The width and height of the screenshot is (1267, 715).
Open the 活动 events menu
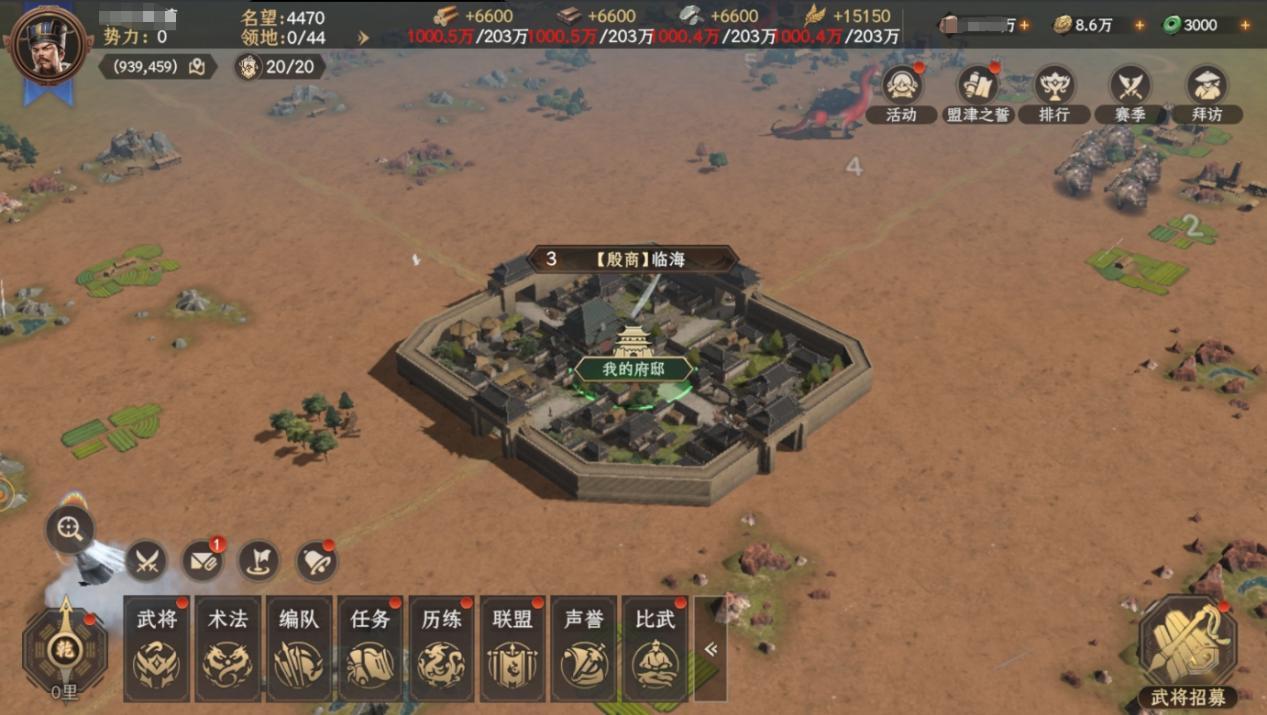coord(902,88)
